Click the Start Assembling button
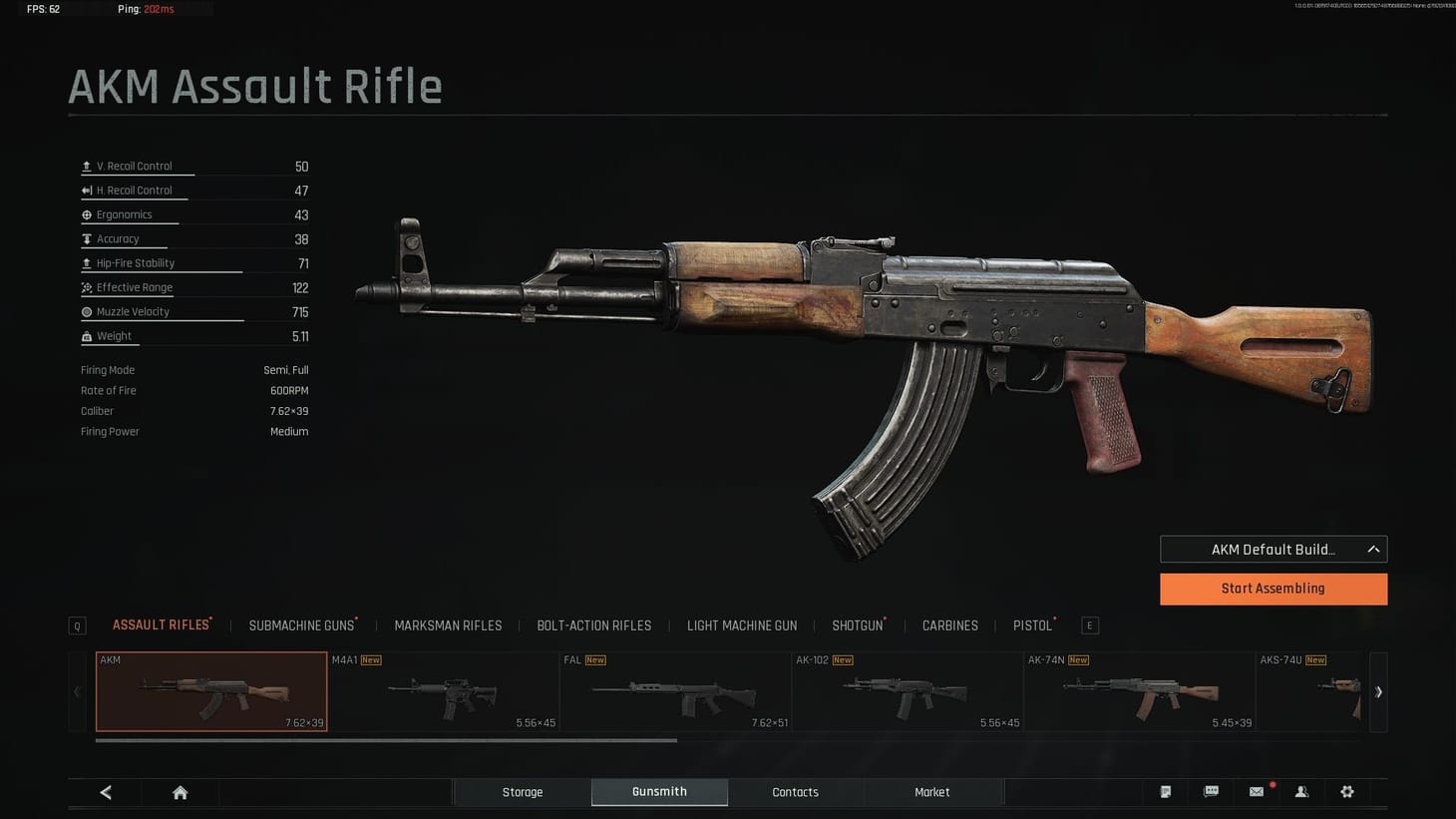This screenshot has height=819, width=1456. pos(1274,589)
